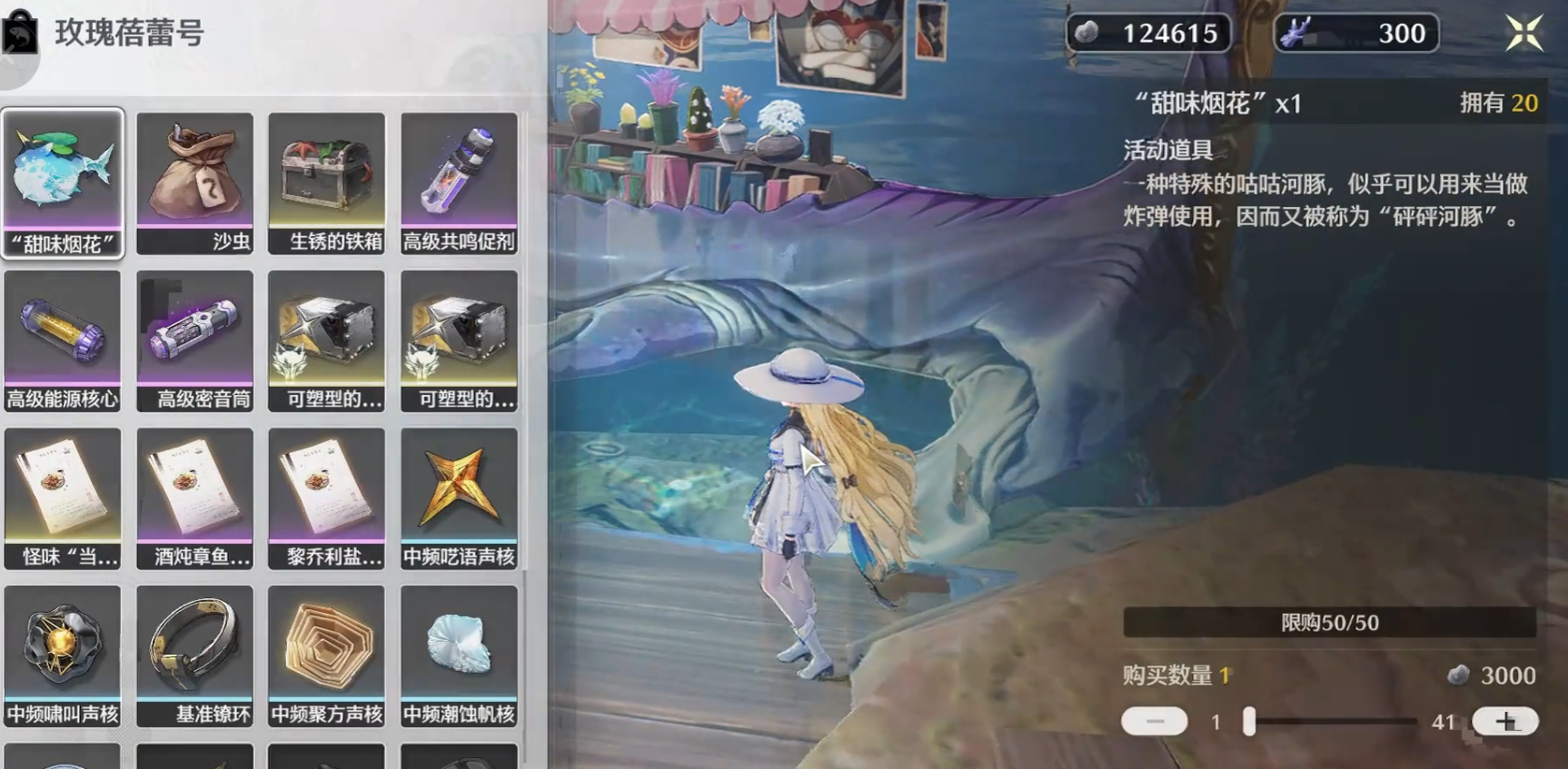Select the 黎乔利盐 recipe item
The height and width of the screenshot is (769, 1568).
(326, 496)
